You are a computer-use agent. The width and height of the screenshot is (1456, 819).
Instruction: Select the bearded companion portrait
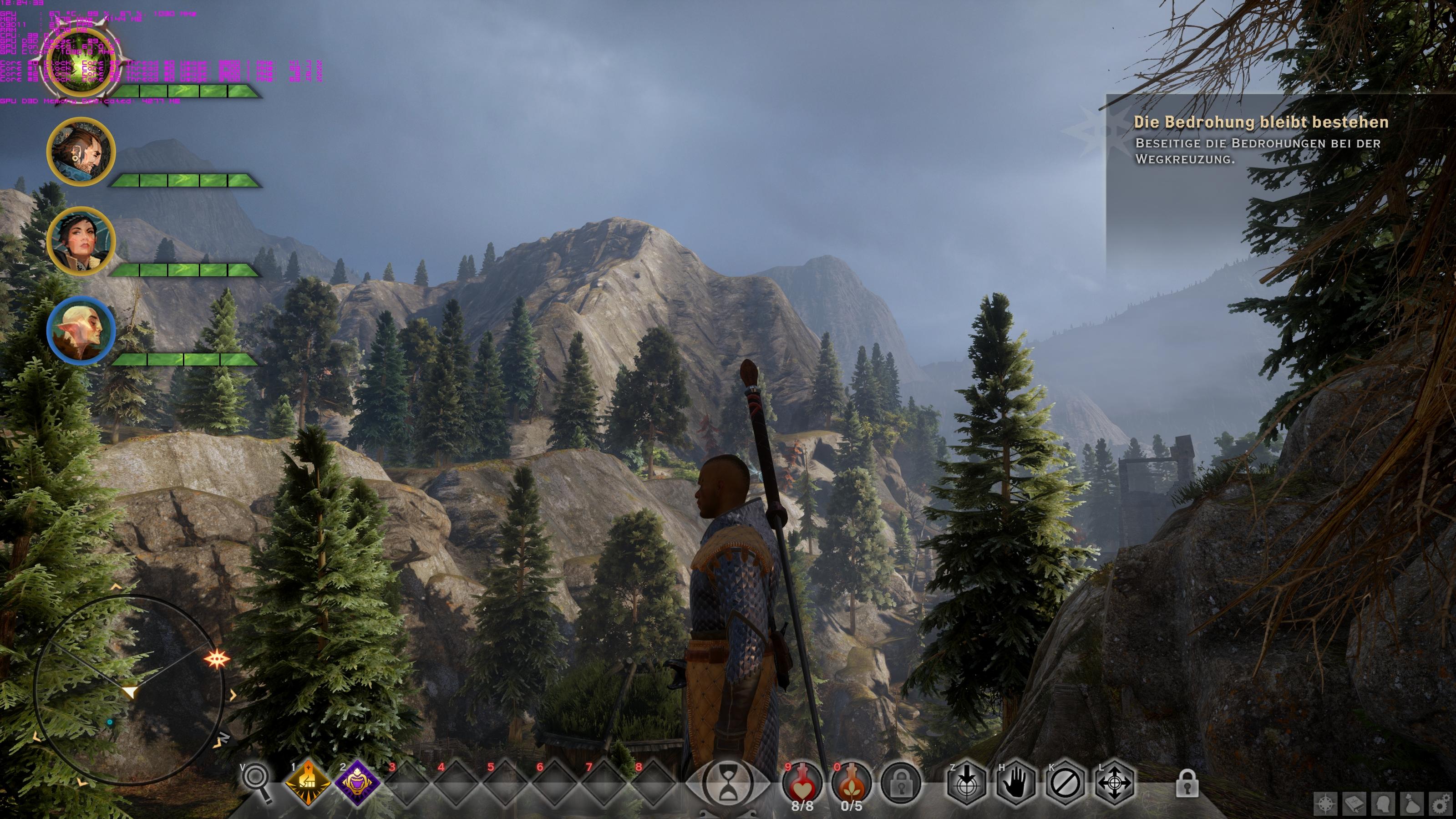pyautogui.click(x=81, y=152)
